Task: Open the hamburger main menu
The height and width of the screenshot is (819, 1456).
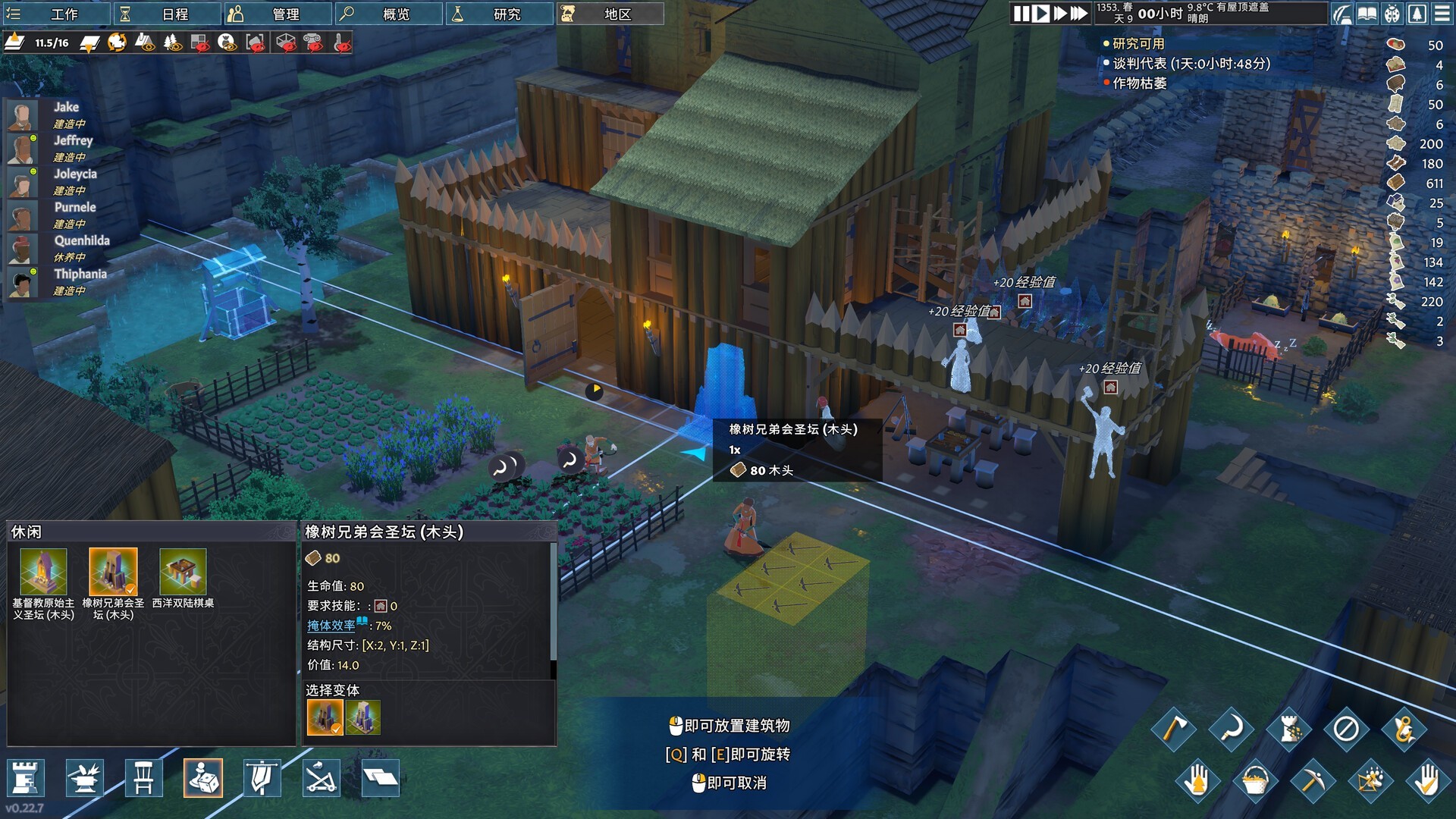Action: click(x=1442, y=14)
